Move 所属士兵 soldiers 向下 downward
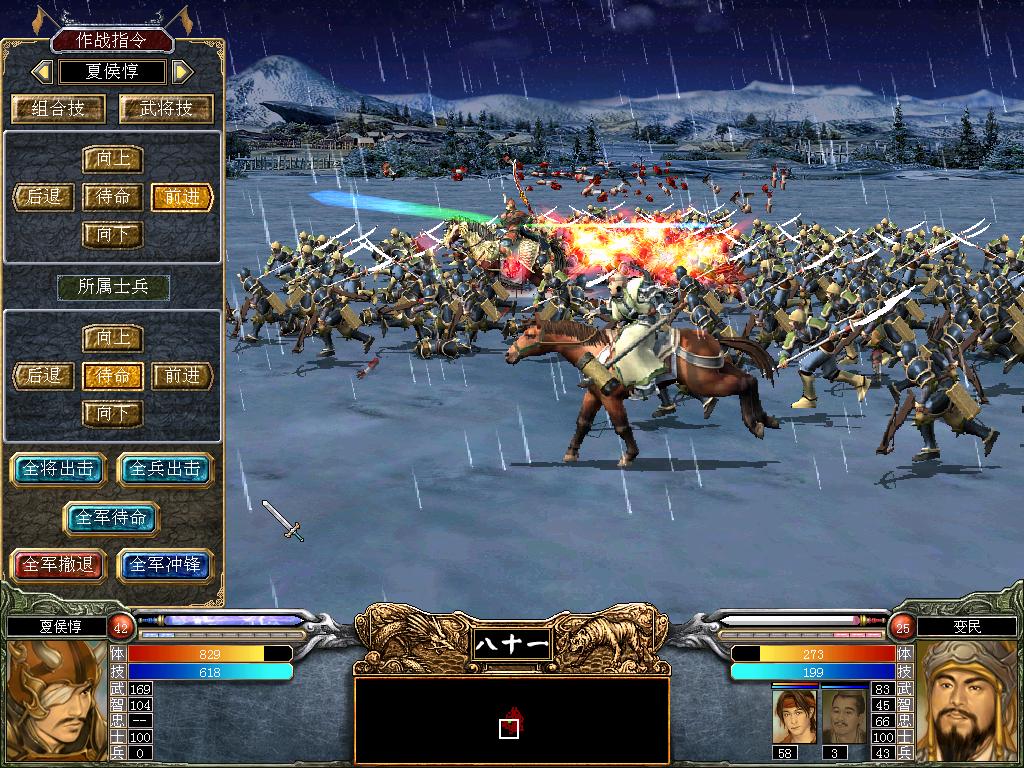Image resolution: width=1024 pixels, height=768 pixels. click(113, 413)
